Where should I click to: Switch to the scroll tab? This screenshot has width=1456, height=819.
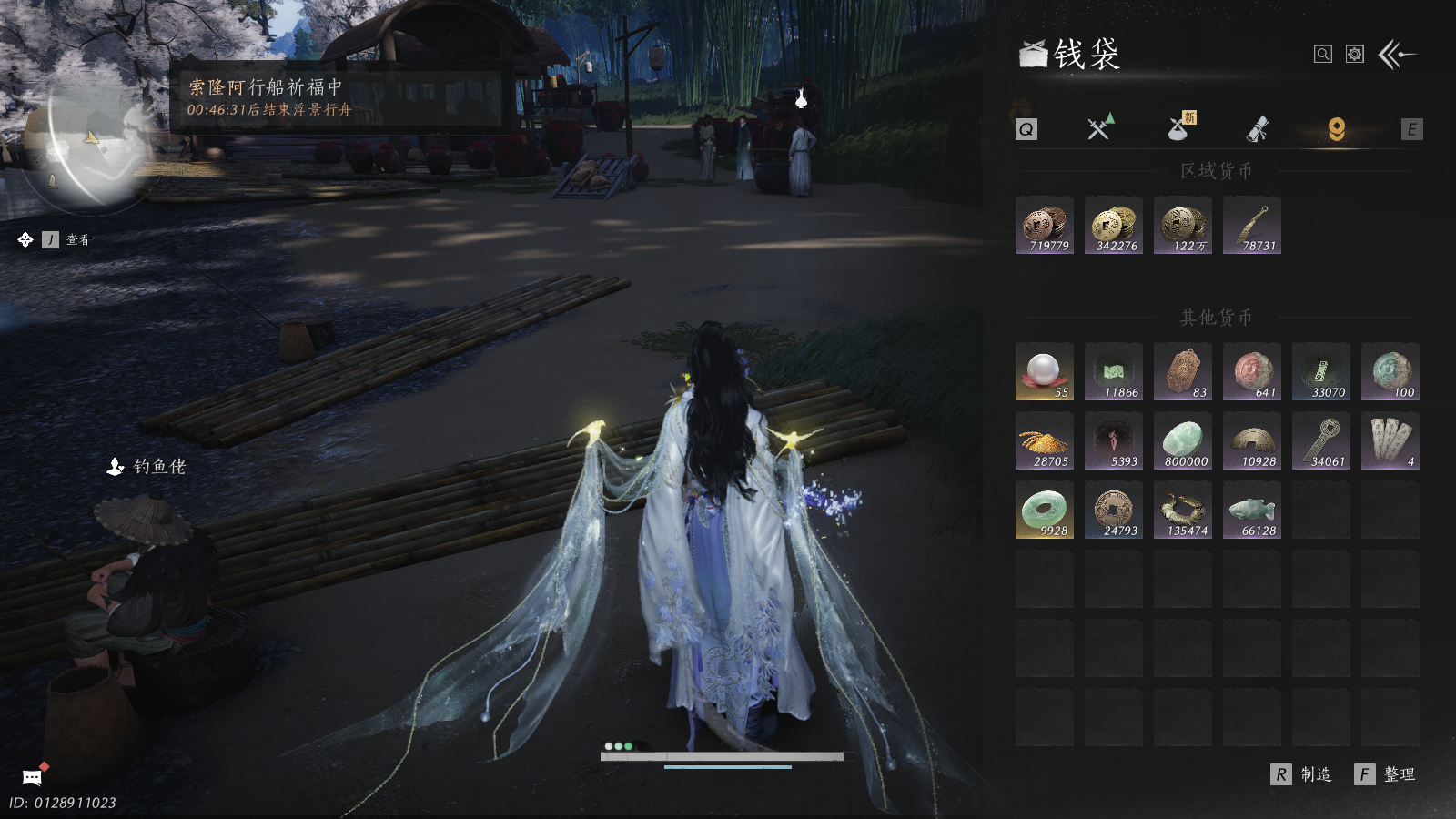coord(1258,129)
